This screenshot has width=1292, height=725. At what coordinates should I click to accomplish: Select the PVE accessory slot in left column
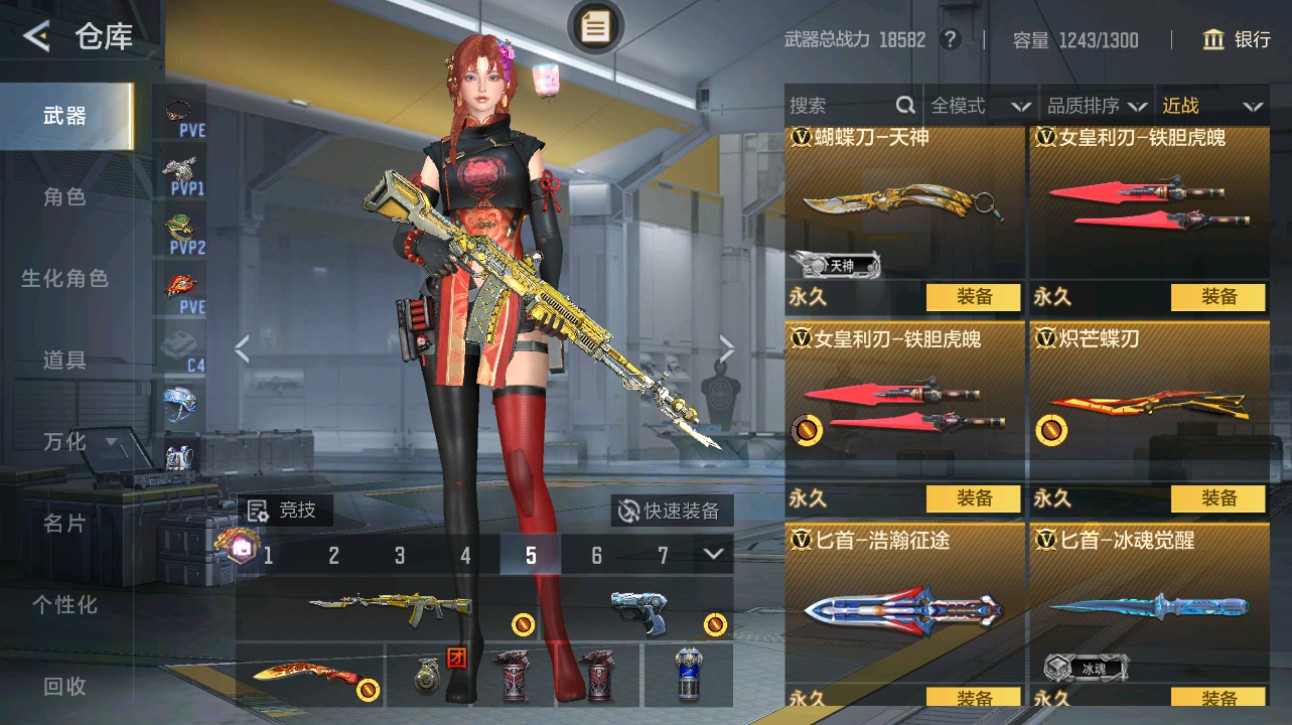point(180,110)
